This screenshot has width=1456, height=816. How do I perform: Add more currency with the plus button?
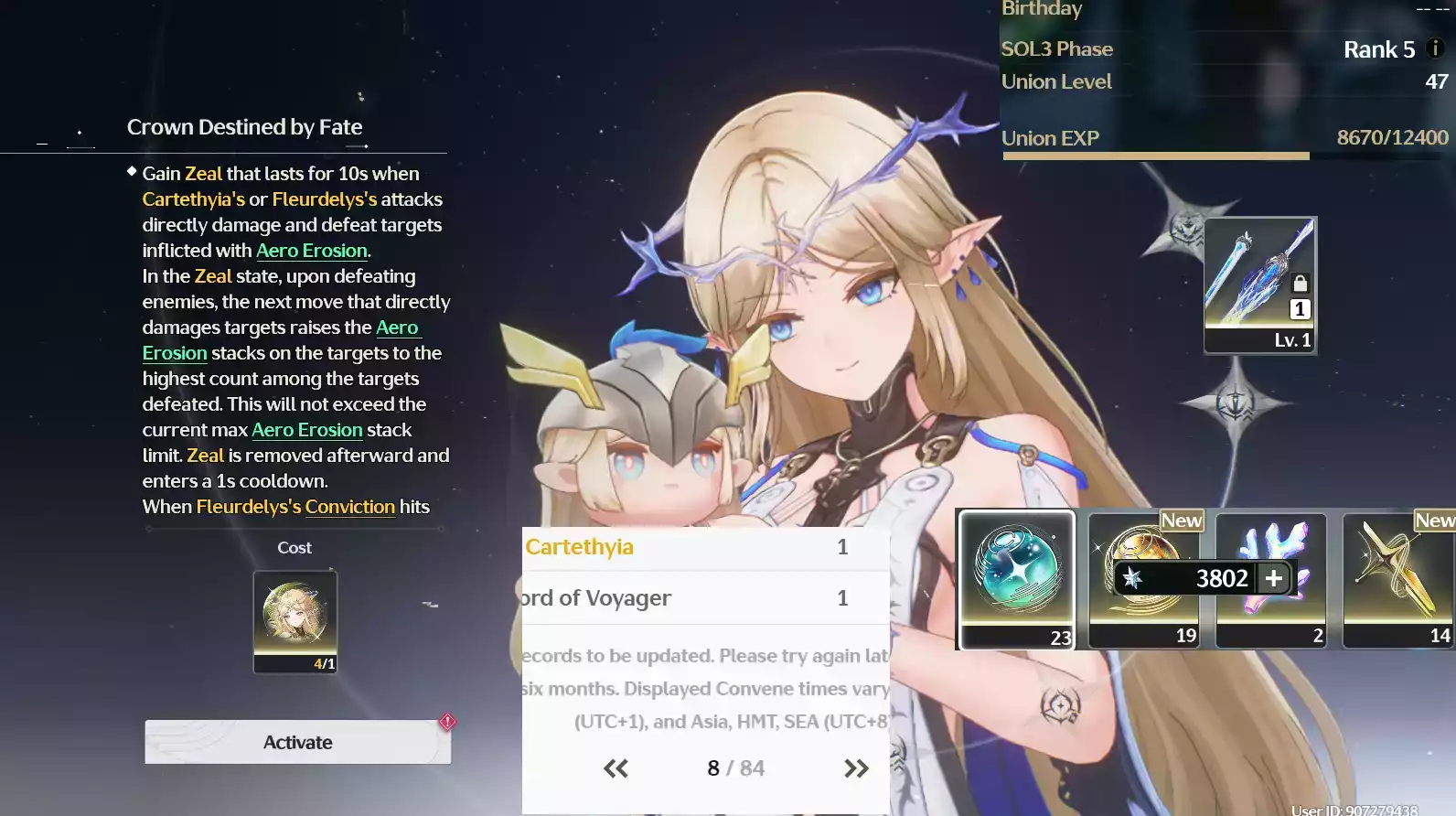1273,578
